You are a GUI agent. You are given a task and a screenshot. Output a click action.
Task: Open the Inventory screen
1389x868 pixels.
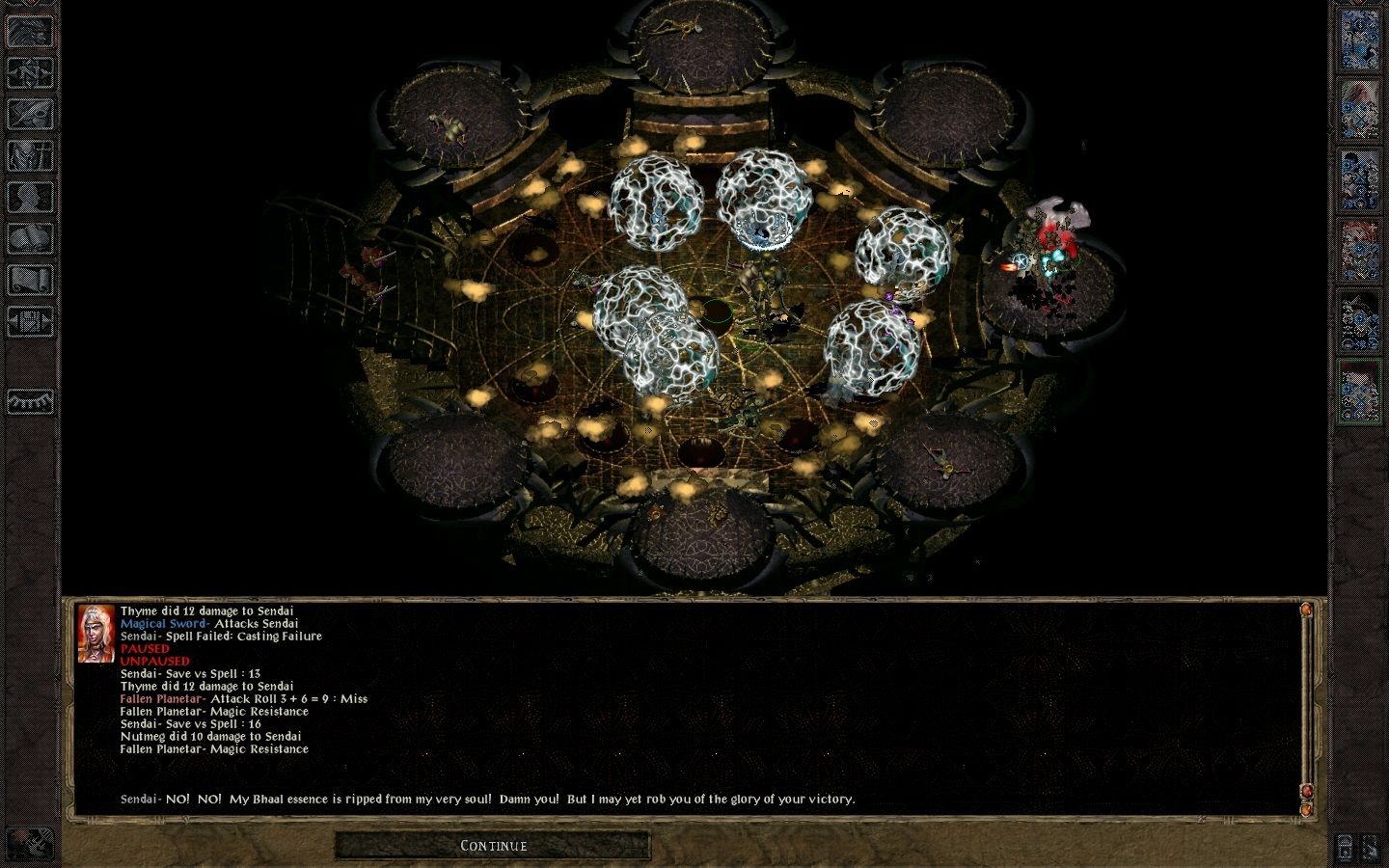coord(30,154)
